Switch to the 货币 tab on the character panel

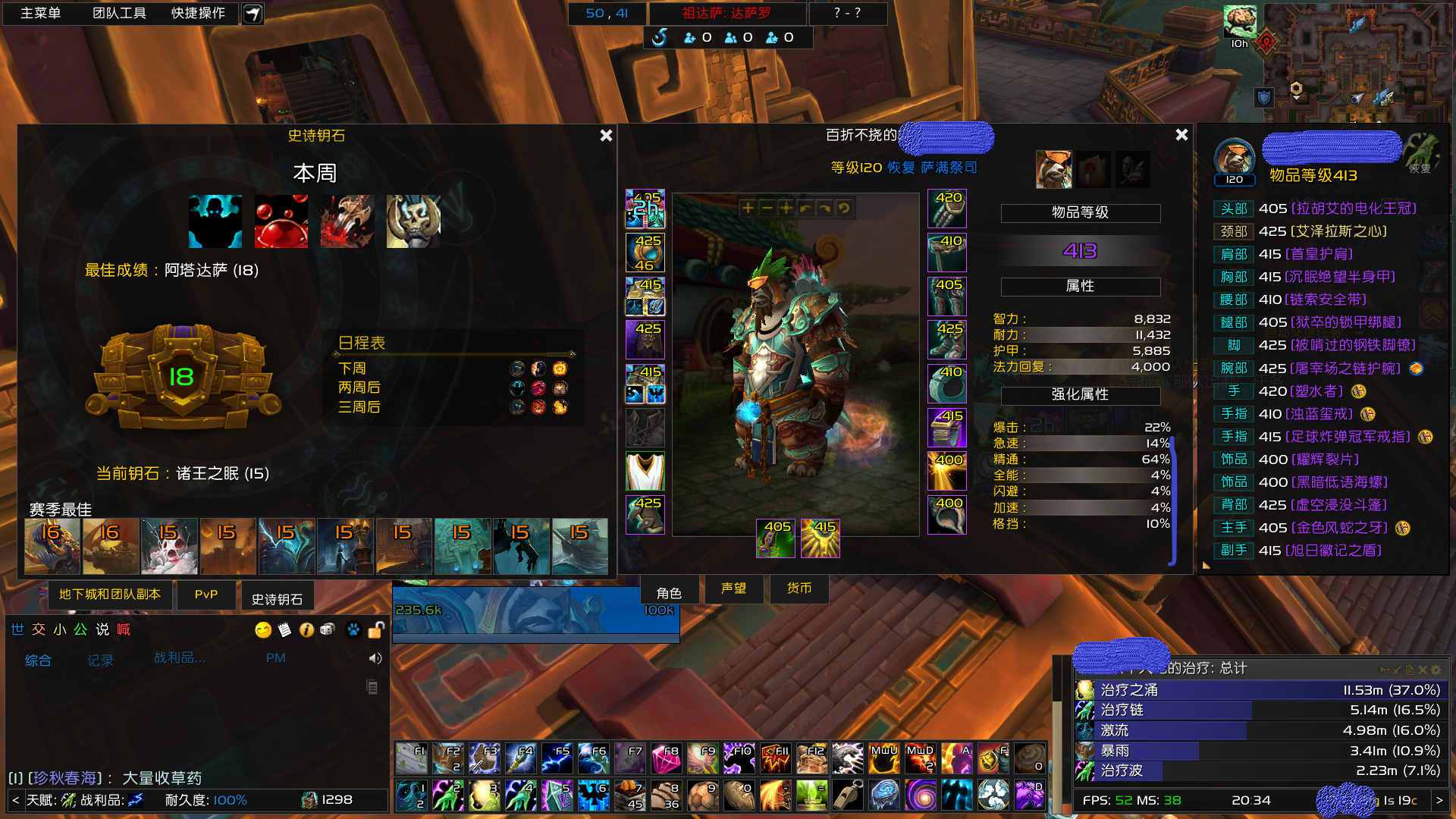click(799, 588)
